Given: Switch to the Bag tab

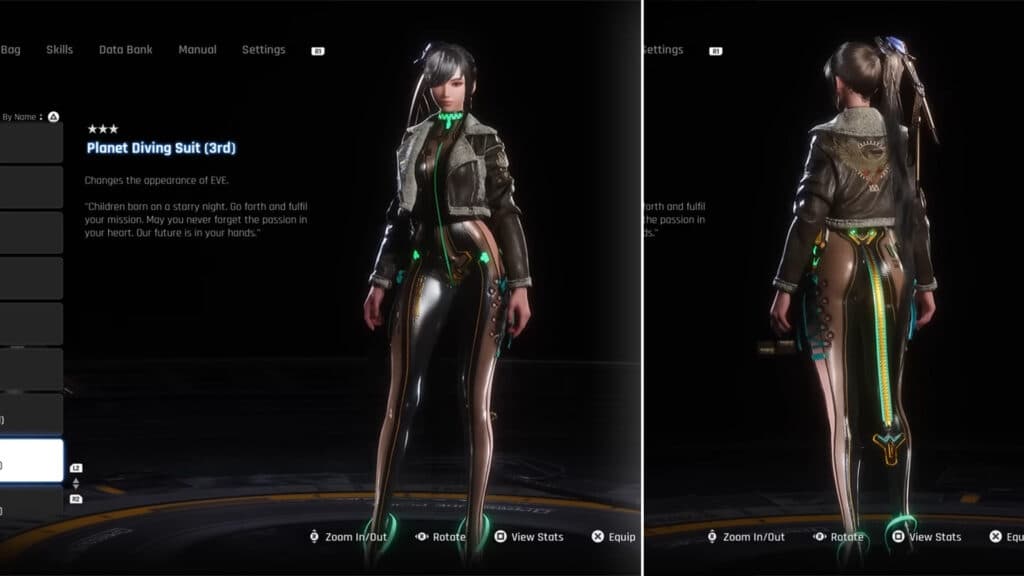Looking at the screenshot, I should coord(11,50).
